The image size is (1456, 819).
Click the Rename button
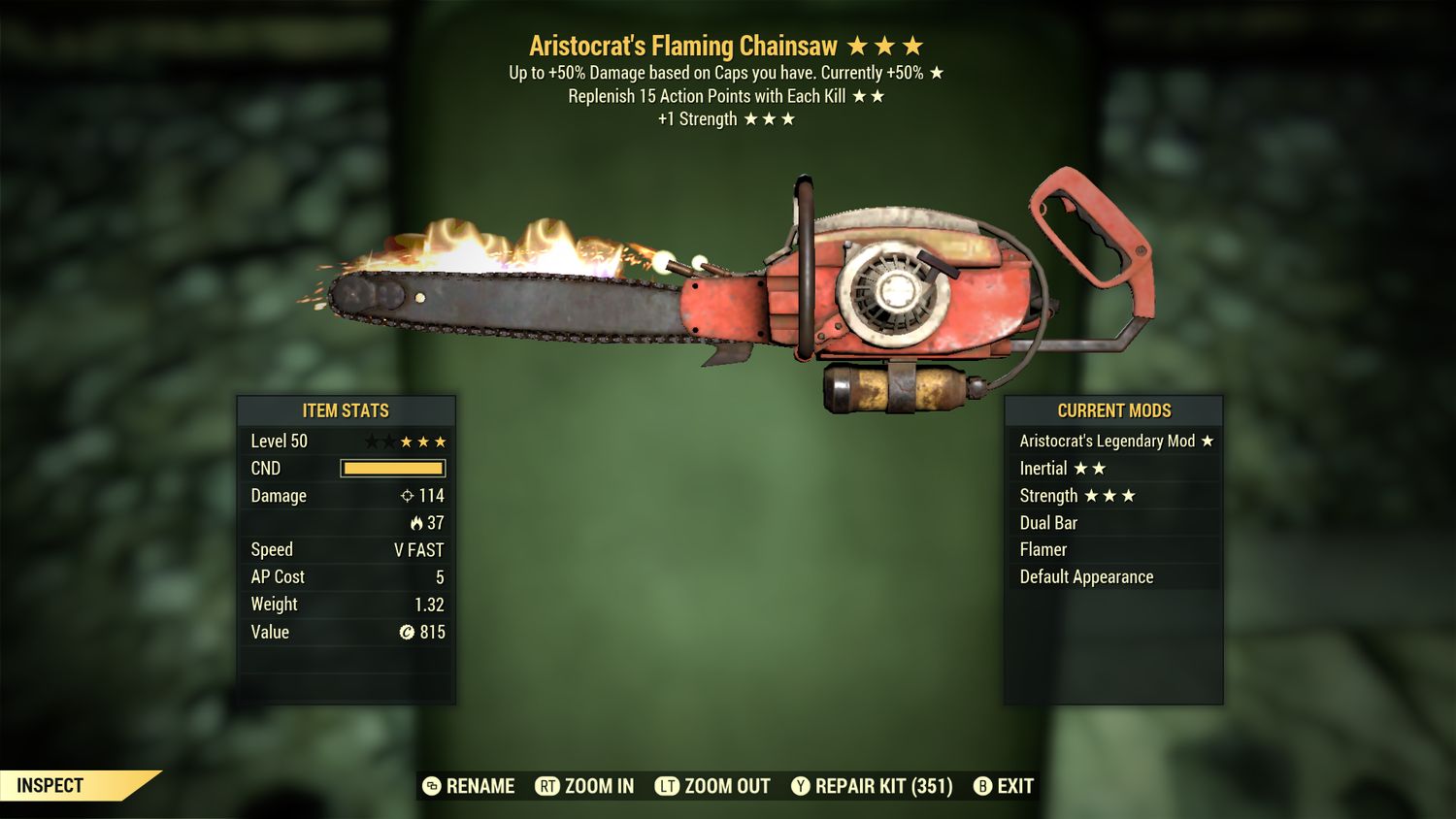pos(470,786)
